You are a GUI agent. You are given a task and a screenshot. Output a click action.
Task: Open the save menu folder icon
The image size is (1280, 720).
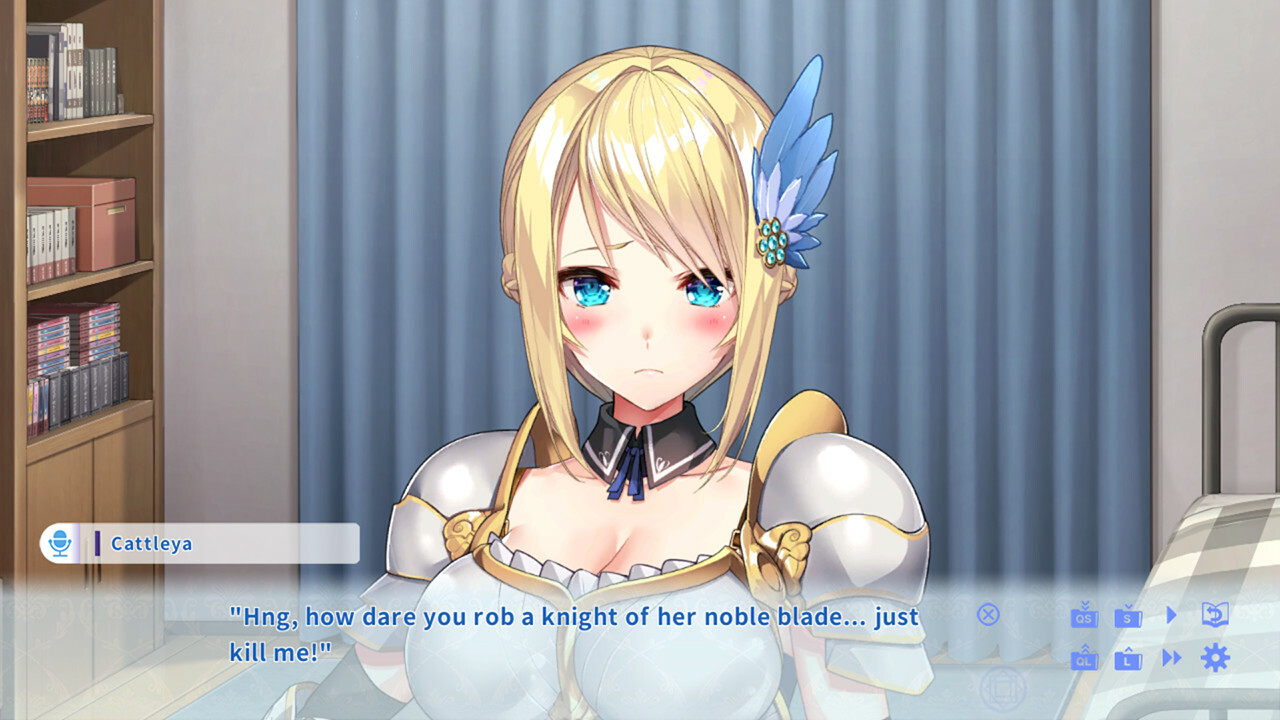click(1128, 618)
